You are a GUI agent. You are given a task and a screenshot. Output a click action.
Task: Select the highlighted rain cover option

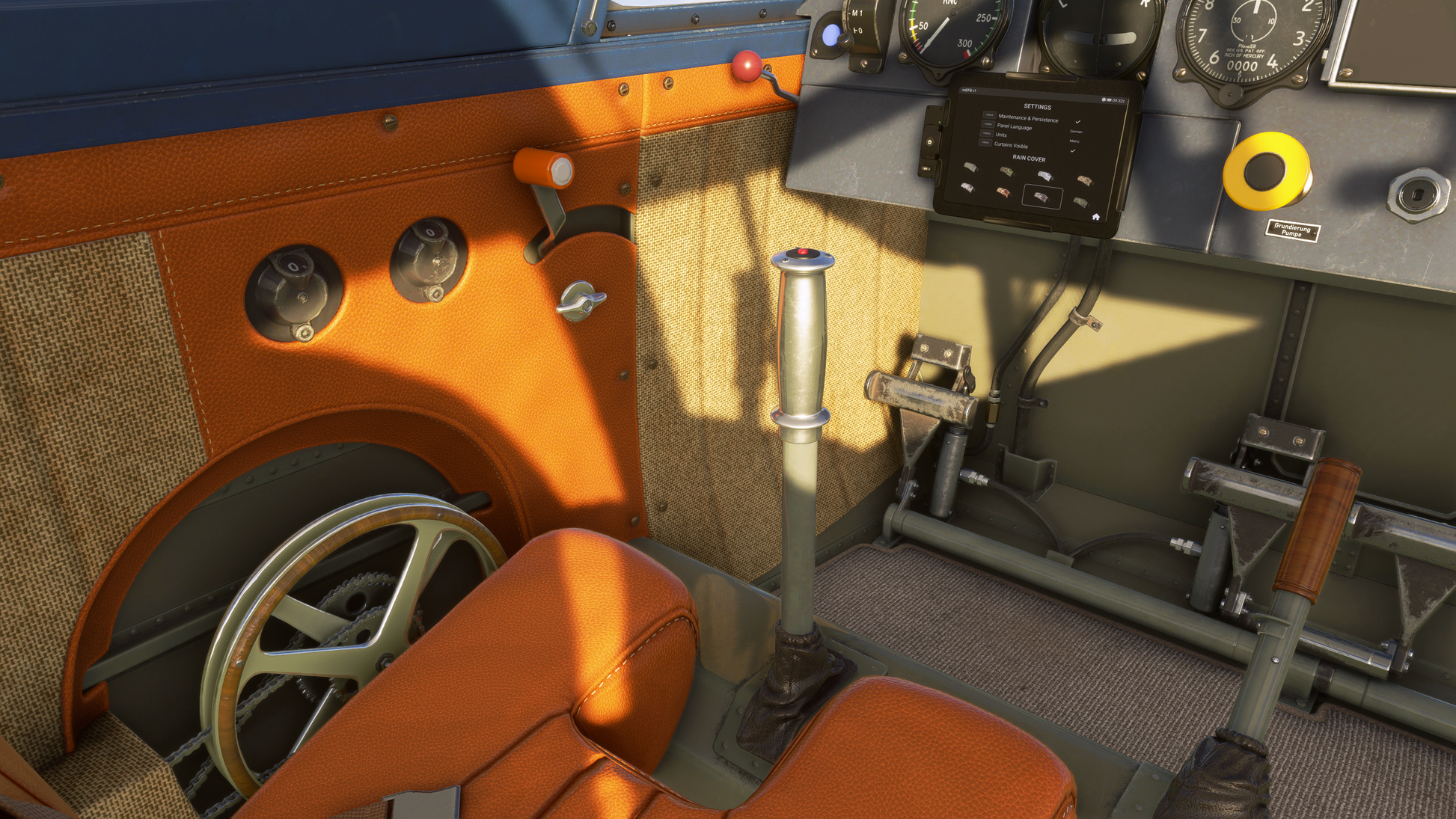[x=1041, y=197]
